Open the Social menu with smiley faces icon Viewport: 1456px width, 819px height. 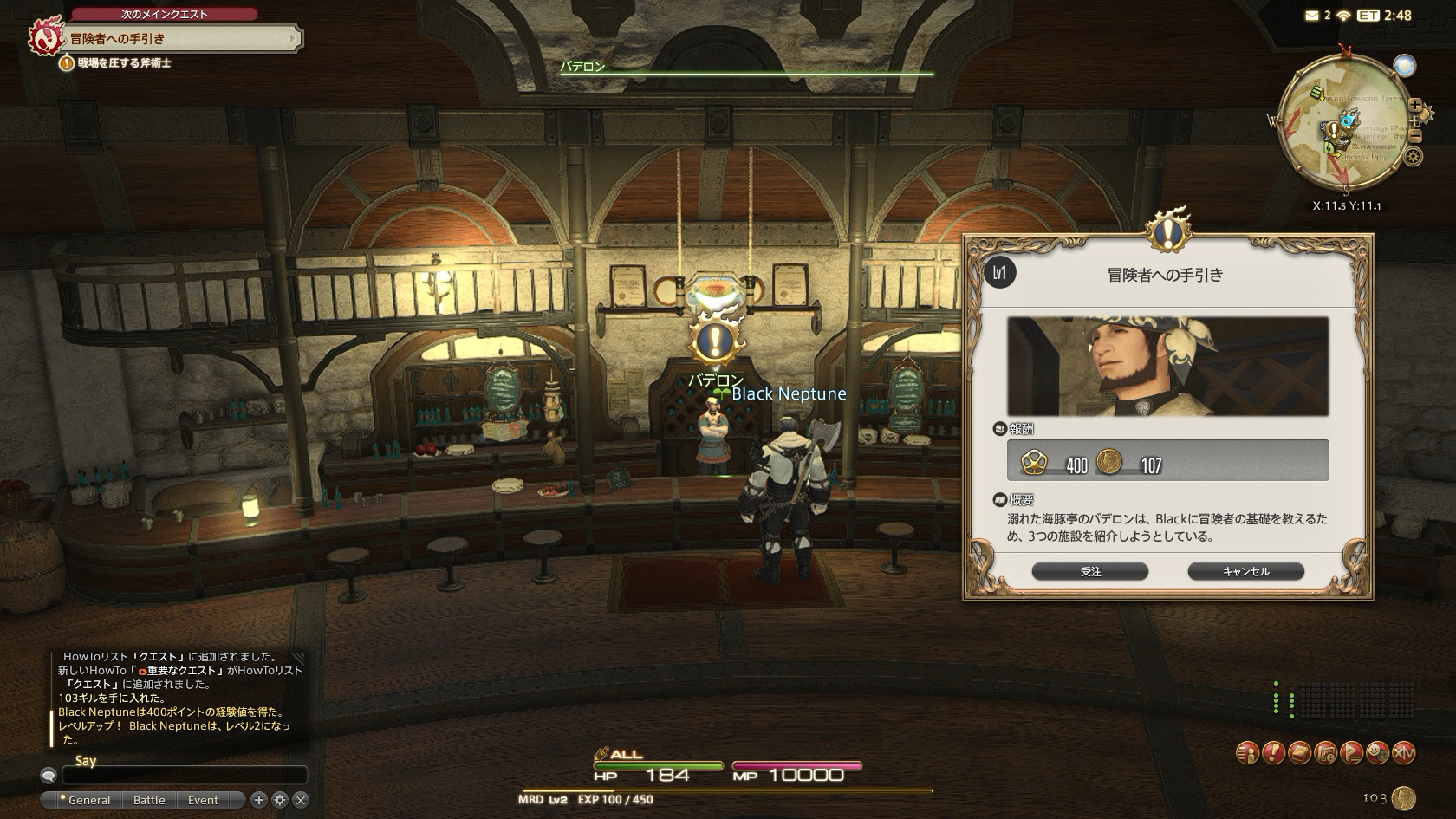tap(1377, 753)
